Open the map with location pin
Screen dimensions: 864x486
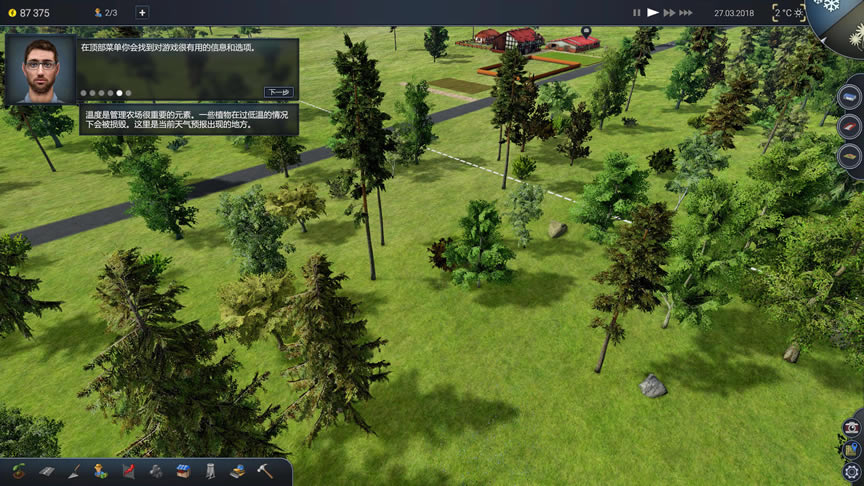coord(852,449)
